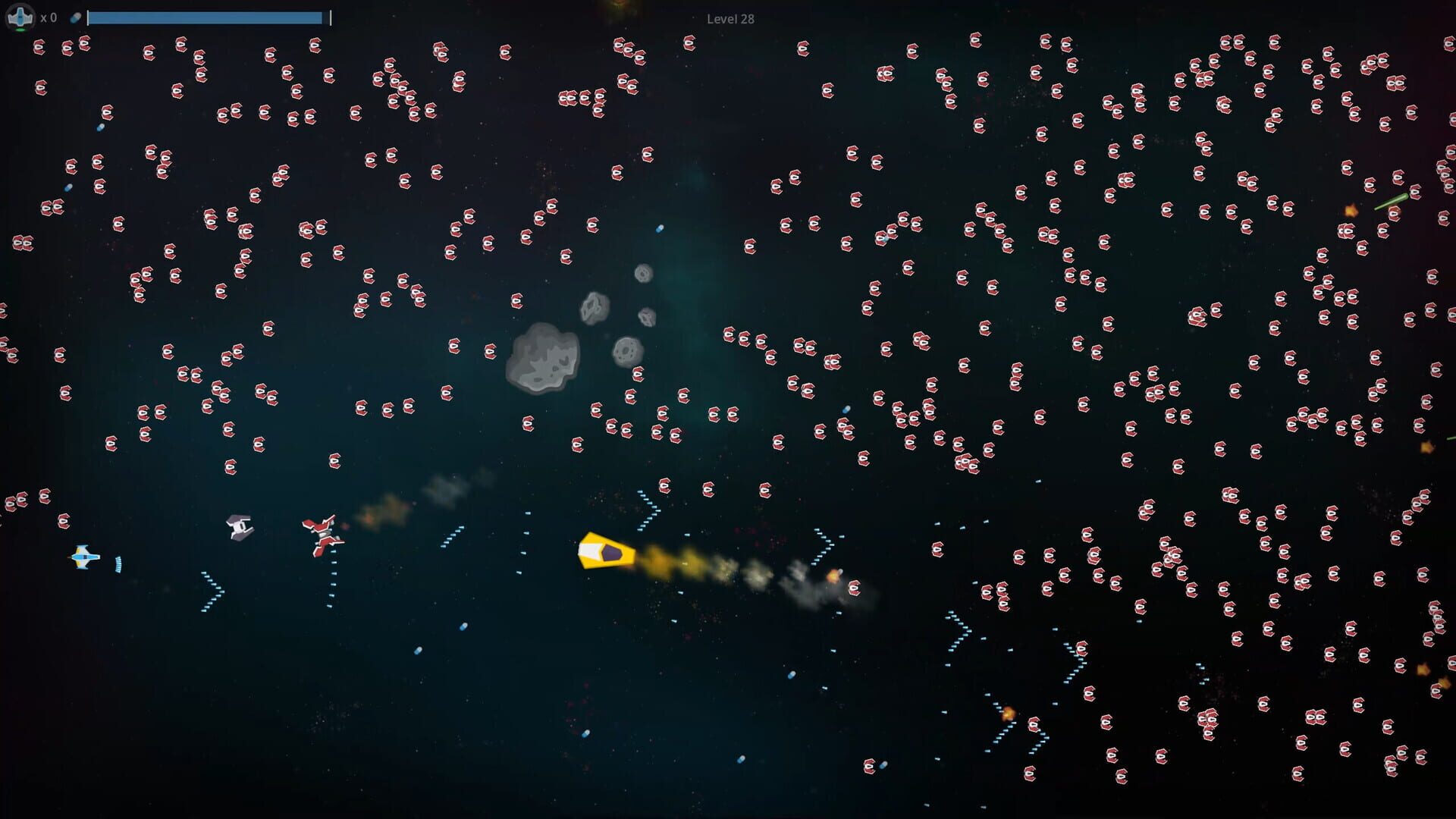The image size is (1456, 819).
Task: Select the small blue spaceship on the left edge
Action: click(x=83, y=558)
